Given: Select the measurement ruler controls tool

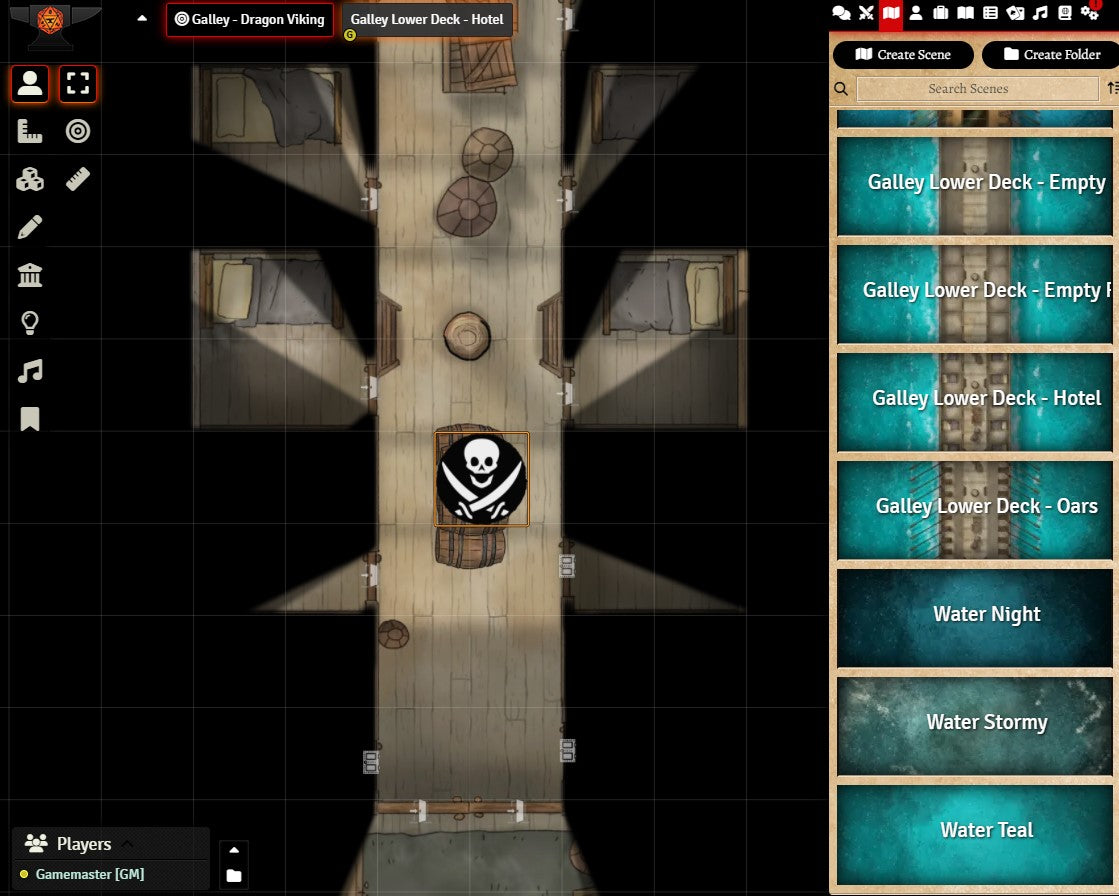Looking at the screenshot, I should pos(30,131).
